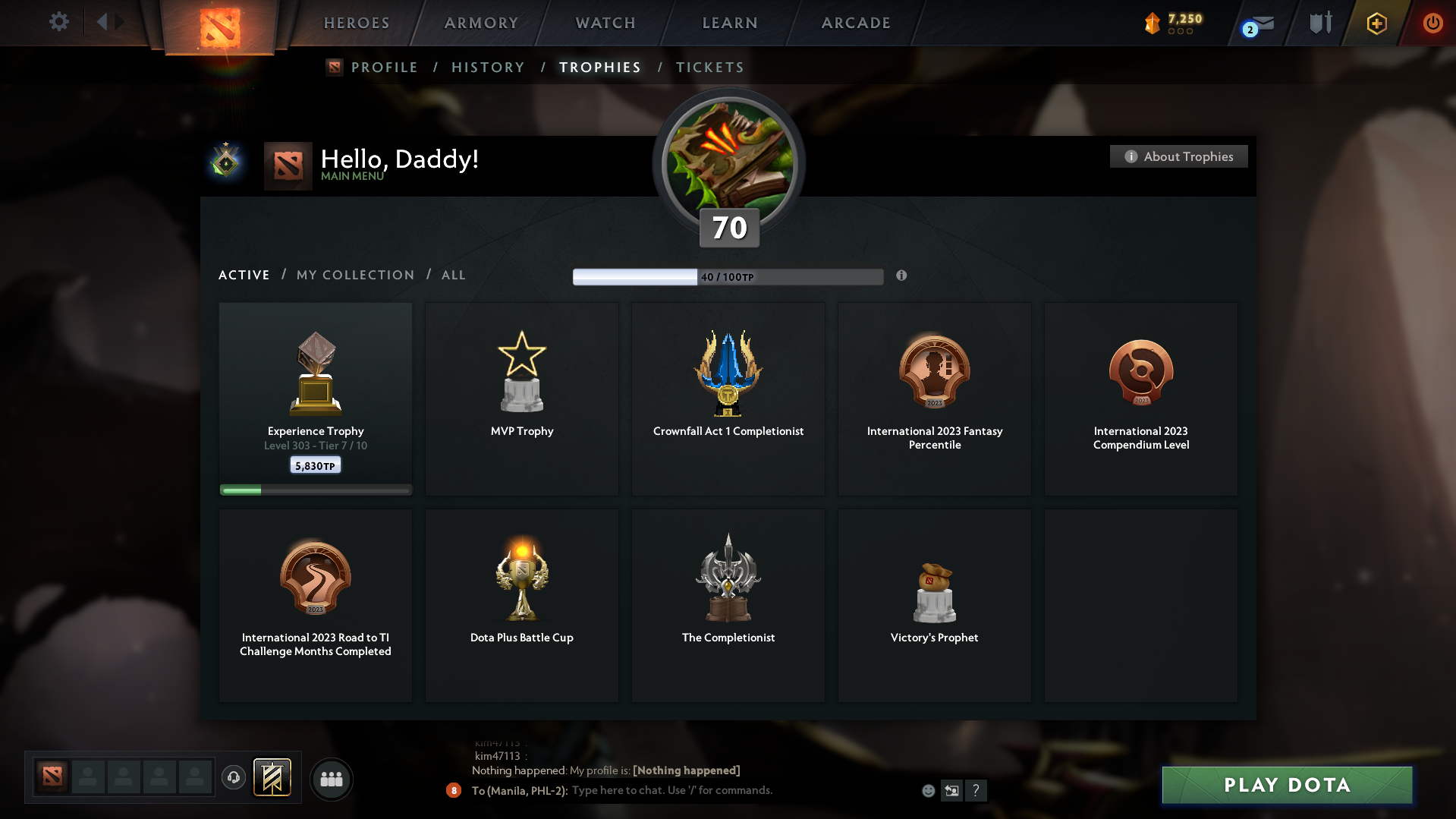Switch to the ALL trophies filter
The height and width of the screenshot is (819, 1456).
(x=453, y=275)
